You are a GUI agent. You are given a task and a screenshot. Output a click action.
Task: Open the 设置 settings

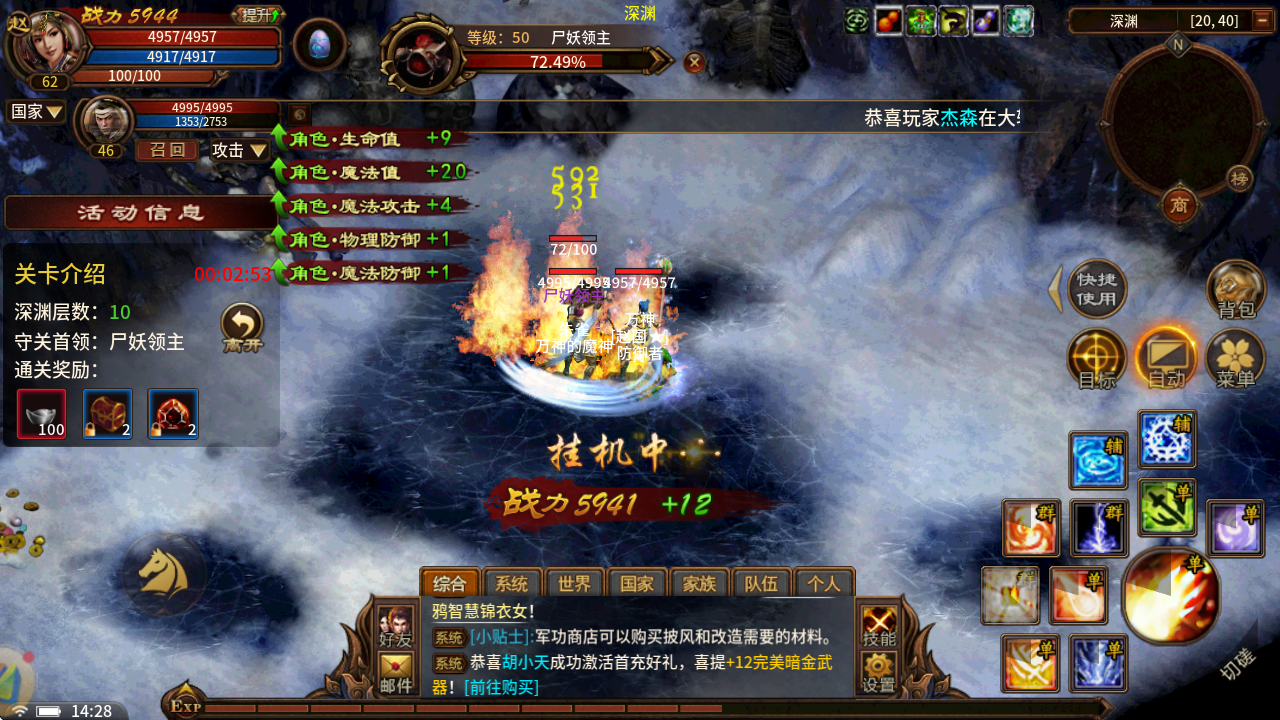pyautogui.click(x=880, y=672)
